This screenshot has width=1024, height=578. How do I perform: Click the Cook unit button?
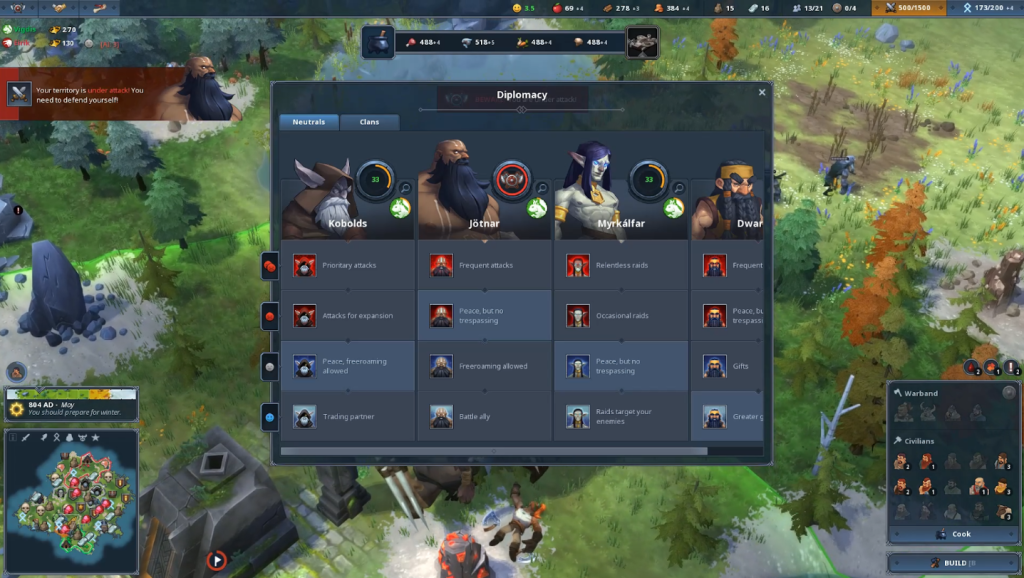point(953,534)
